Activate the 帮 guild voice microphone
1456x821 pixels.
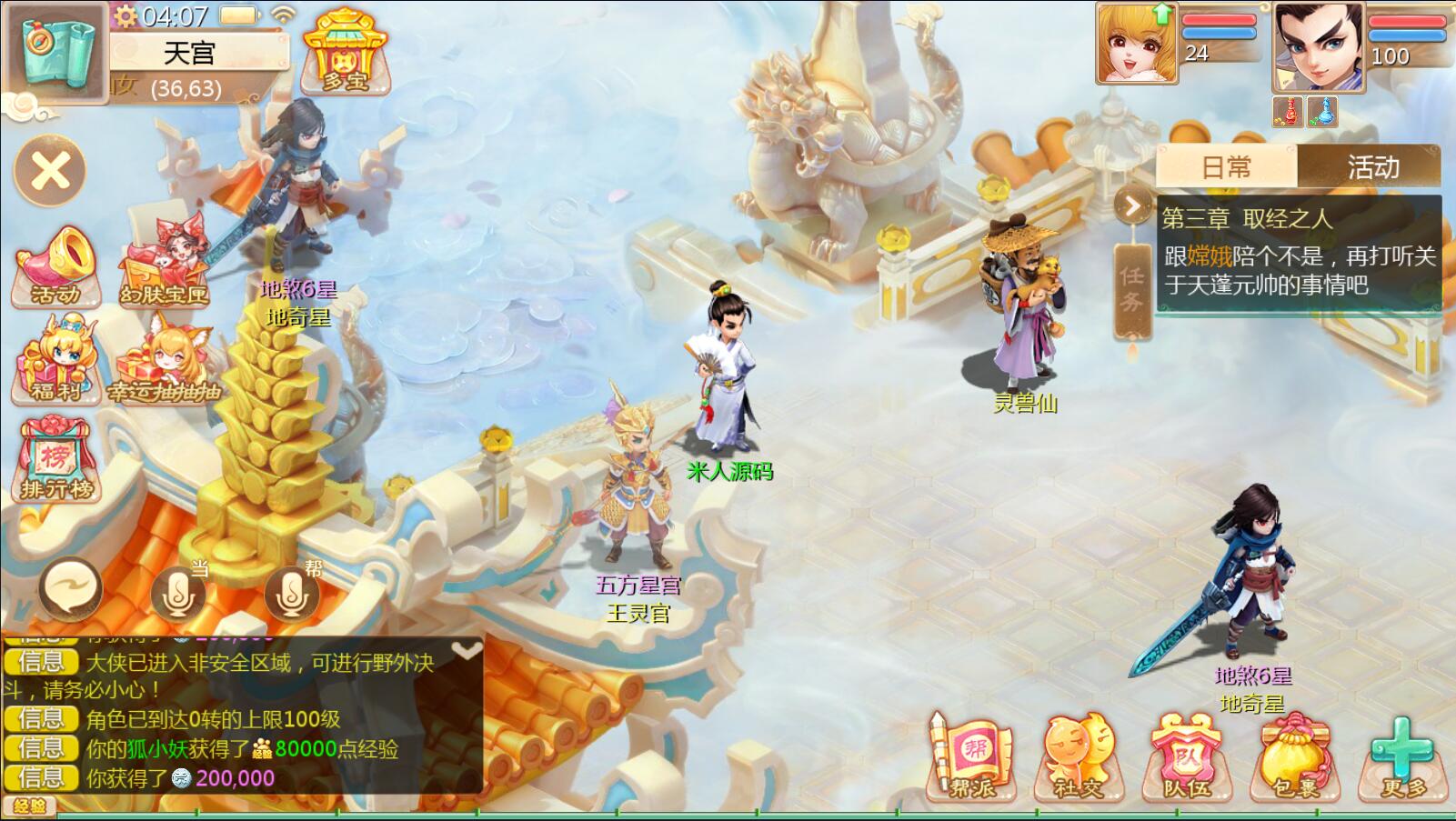(291, 592)
